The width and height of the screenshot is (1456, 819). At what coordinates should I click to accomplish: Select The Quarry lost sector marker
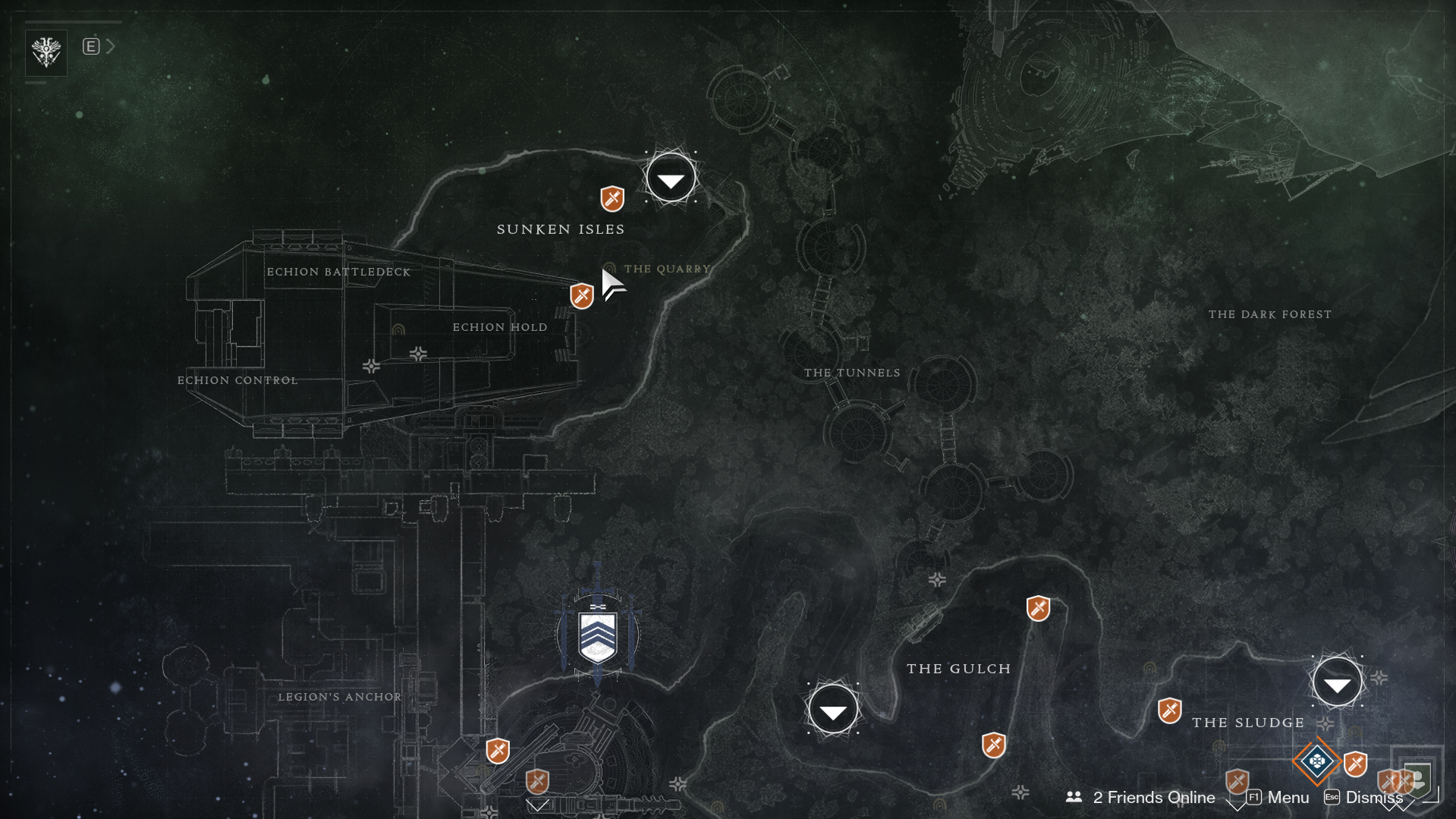(609, 269)
